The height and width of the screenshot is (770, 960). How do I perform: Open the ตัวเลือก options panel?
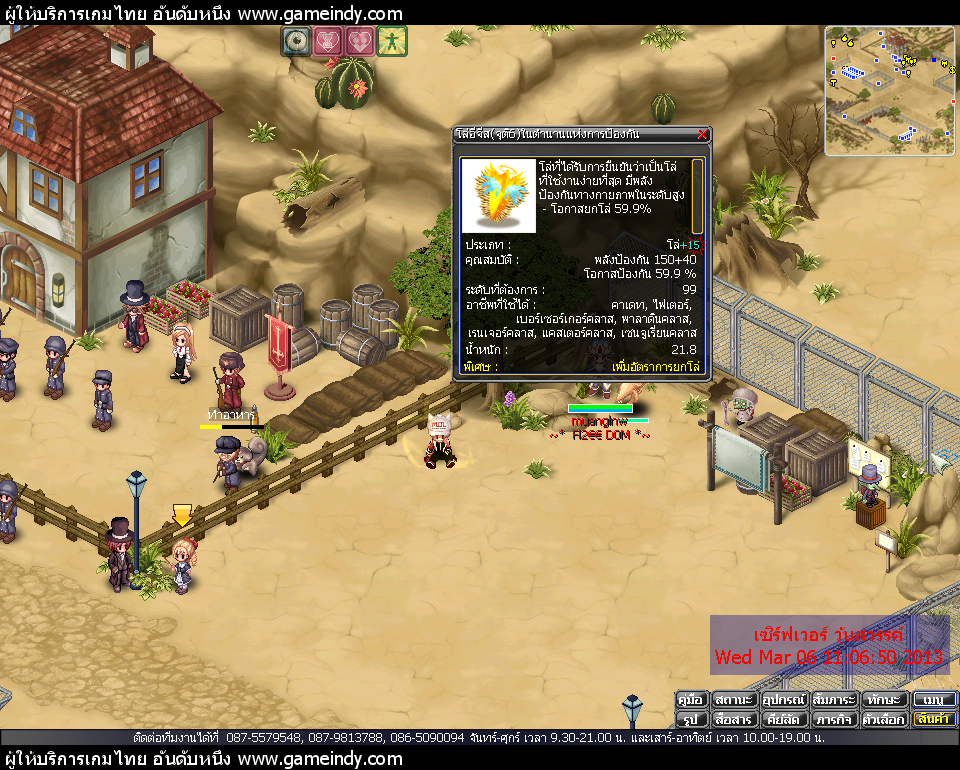click(884, 719)
